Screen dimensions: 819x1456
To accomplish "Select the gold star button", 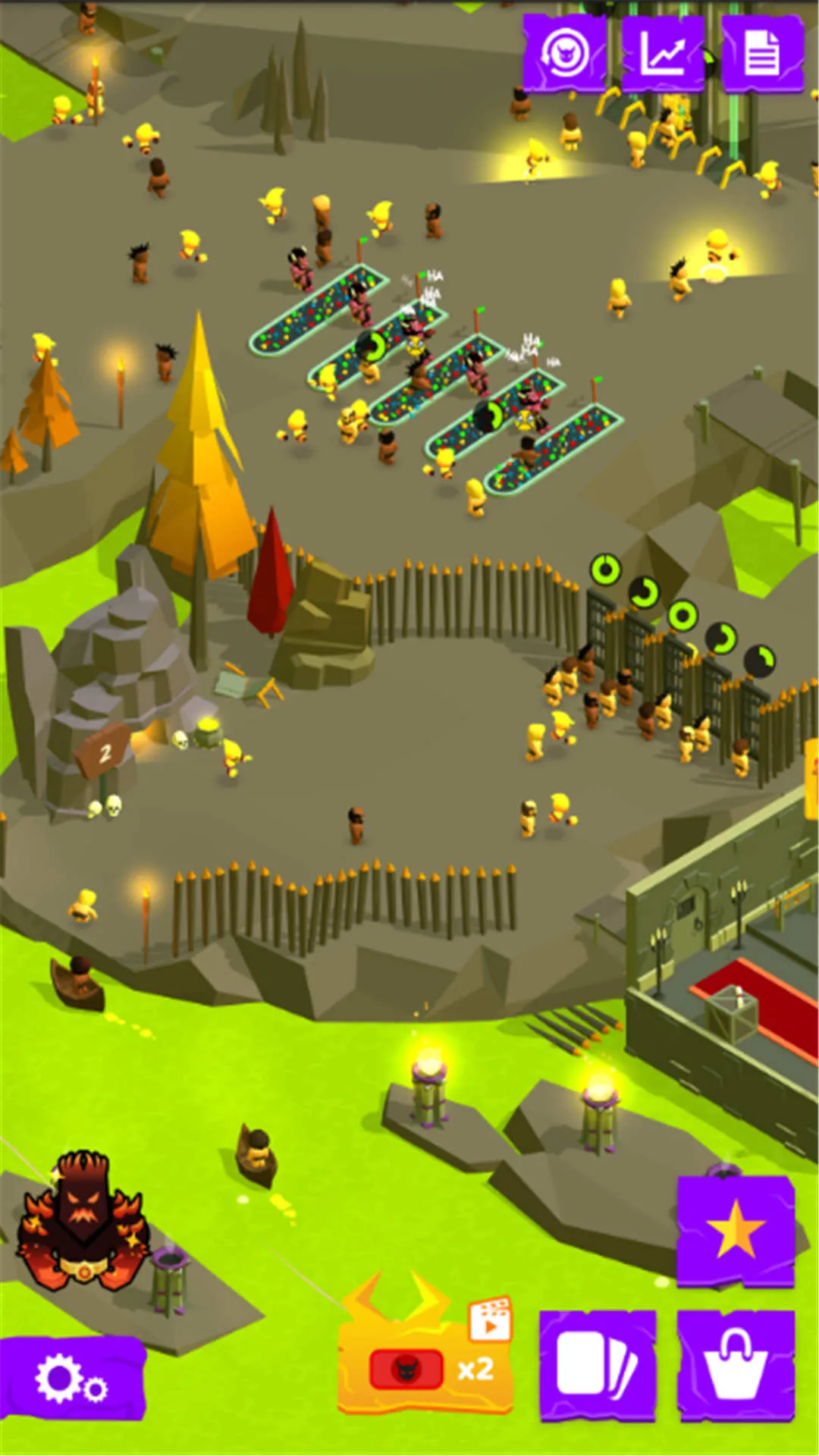I will 735,1231.
